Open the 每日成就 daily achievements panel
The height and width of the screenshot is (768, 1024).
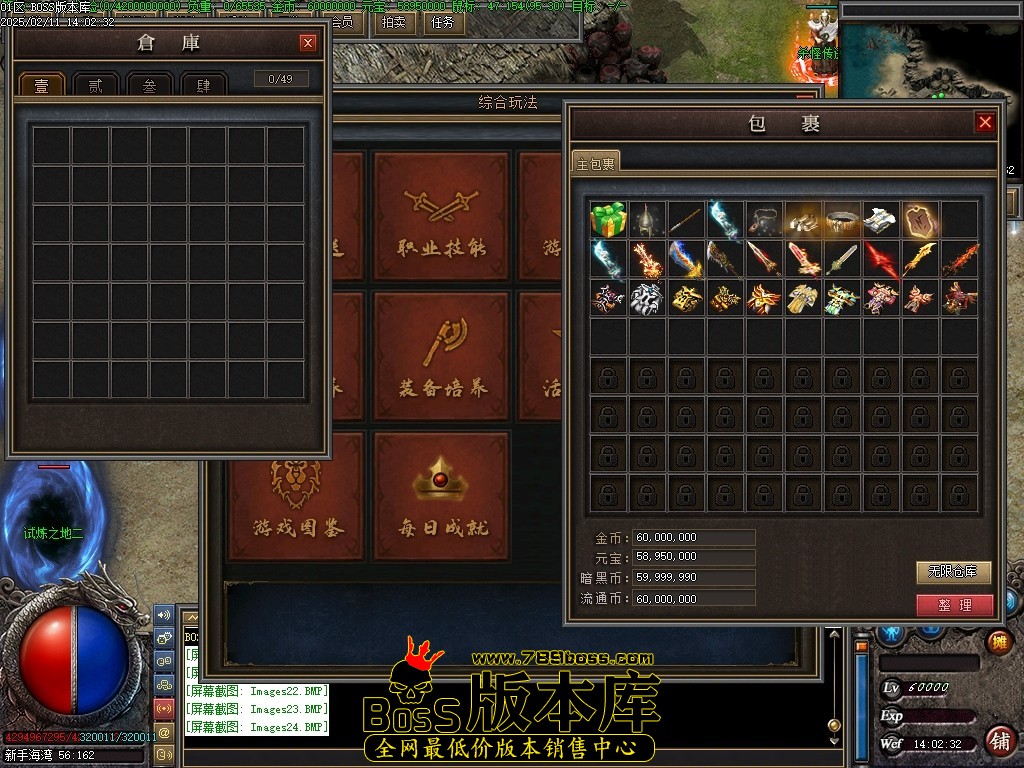click(442, 496)
